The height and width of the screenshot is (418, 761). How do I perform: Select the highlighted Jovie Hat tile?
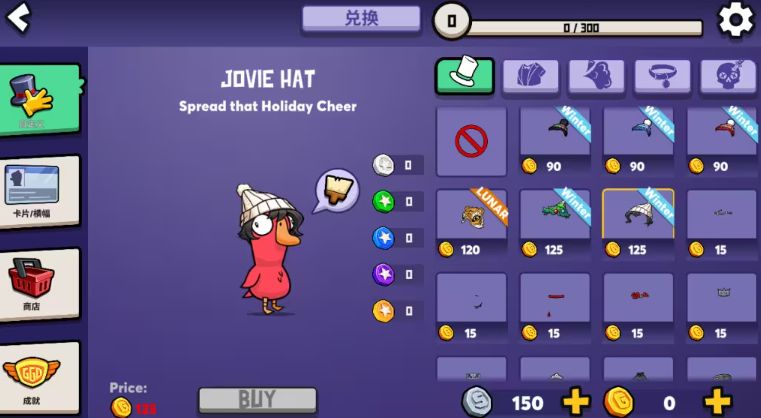pyautogui.click(x=638, y=223)
